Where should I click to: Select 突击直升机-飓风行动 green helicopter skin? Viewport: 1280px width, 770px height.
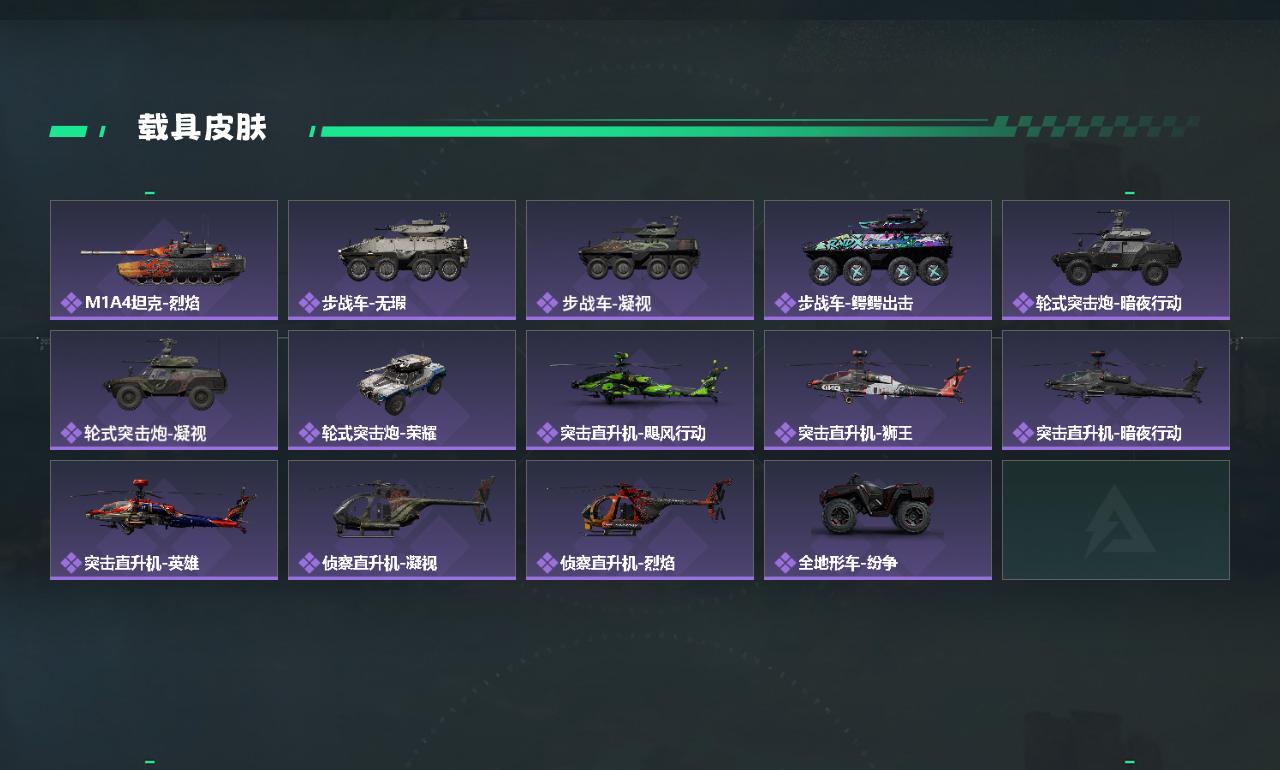click(x=640, y=389)
